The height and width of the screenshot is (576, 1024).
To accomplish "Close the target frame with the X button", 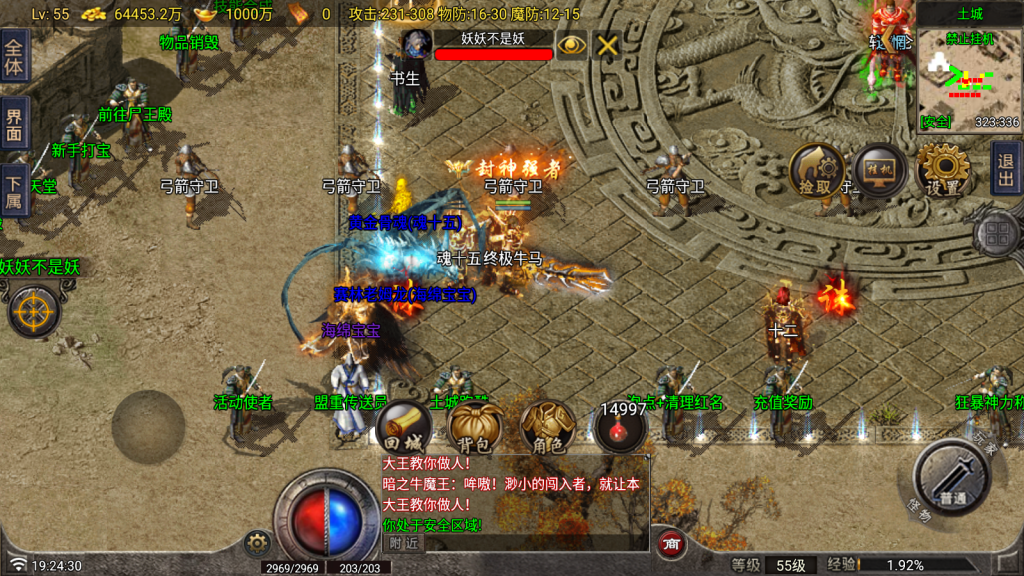I will pos(607,45).
